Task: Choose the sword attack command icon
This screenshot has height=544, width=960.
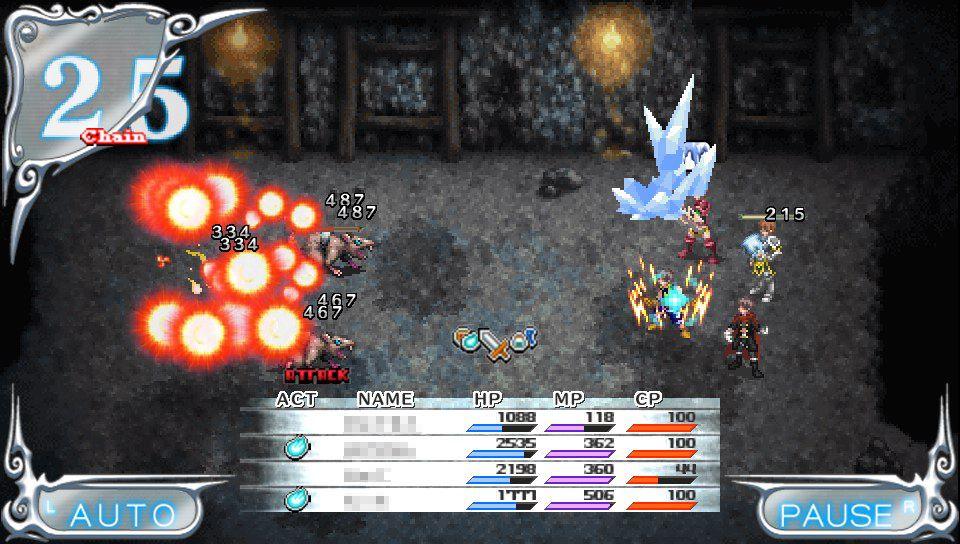Action: click(494, 344)
